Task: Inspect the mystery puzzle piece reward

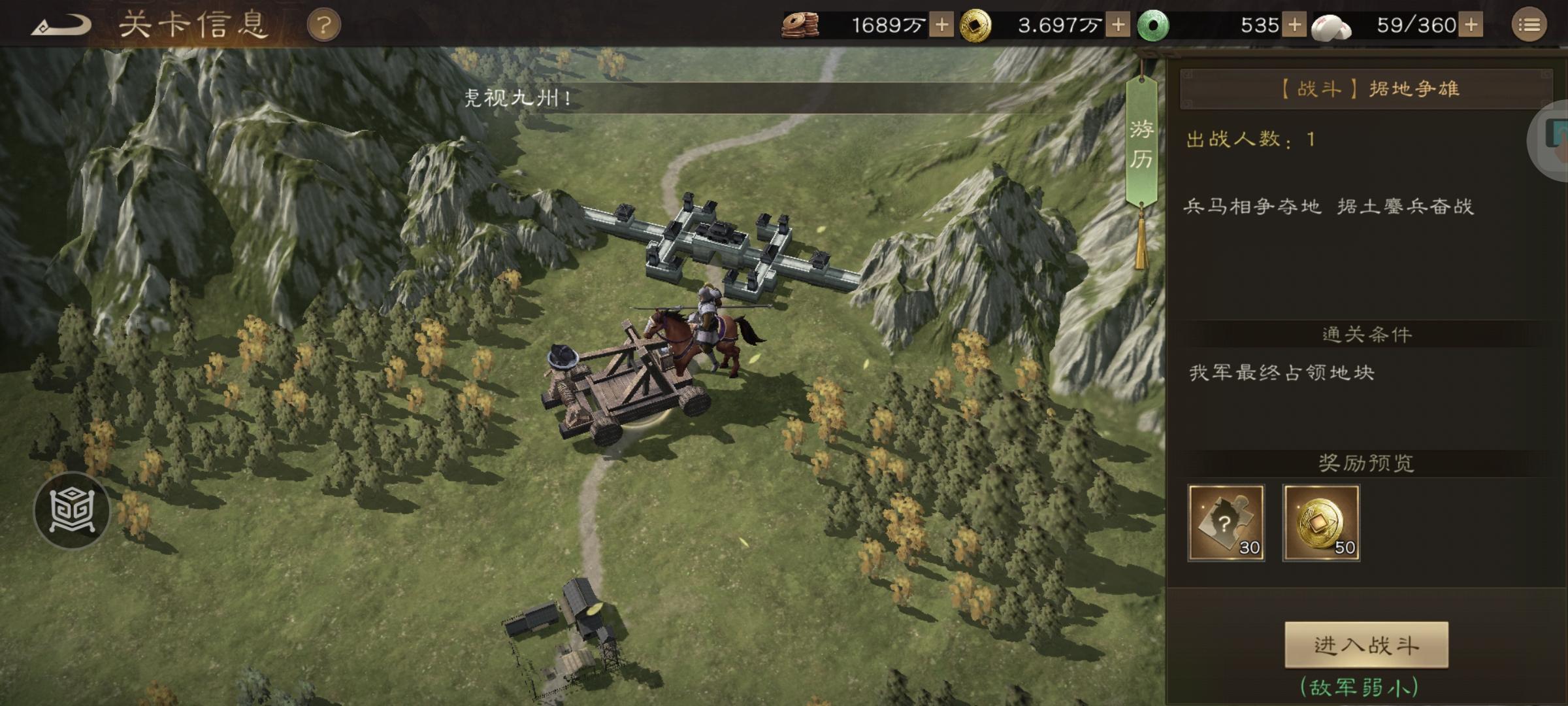Action: tap(1226, 522)
